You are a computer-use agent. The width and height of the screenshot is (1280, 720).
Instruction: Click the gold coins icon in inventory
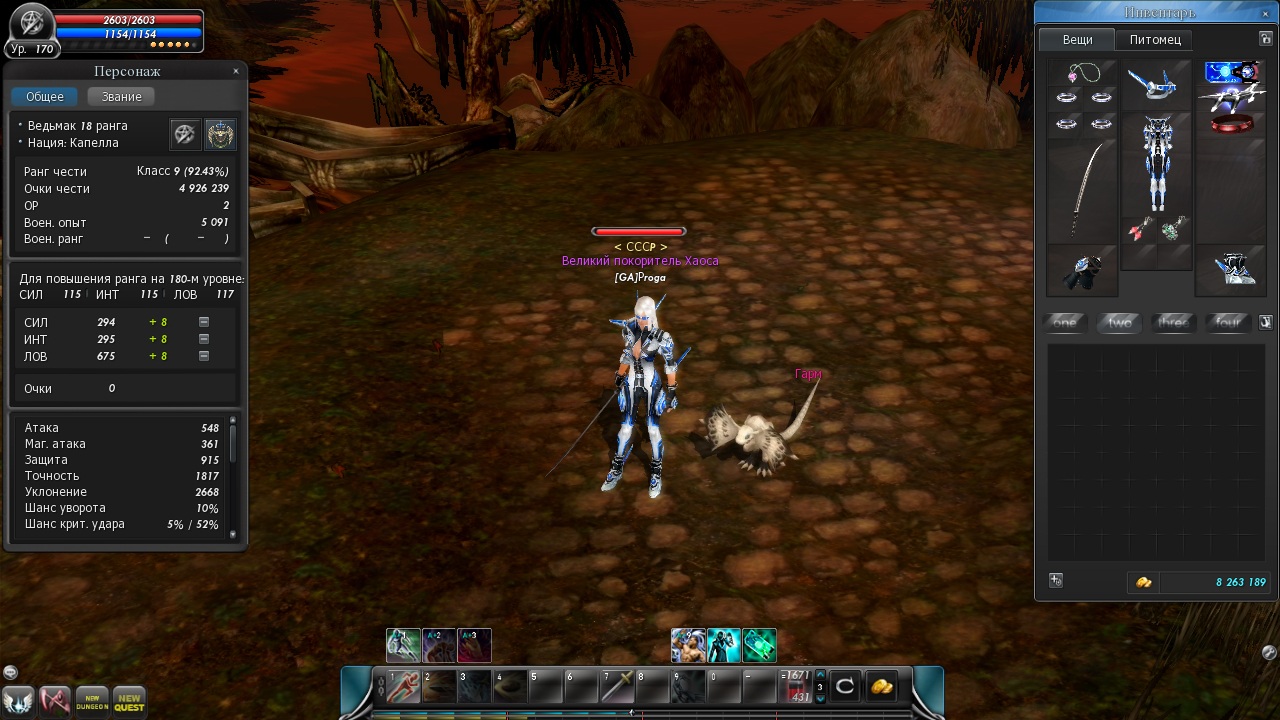(x=1144, y=582)
